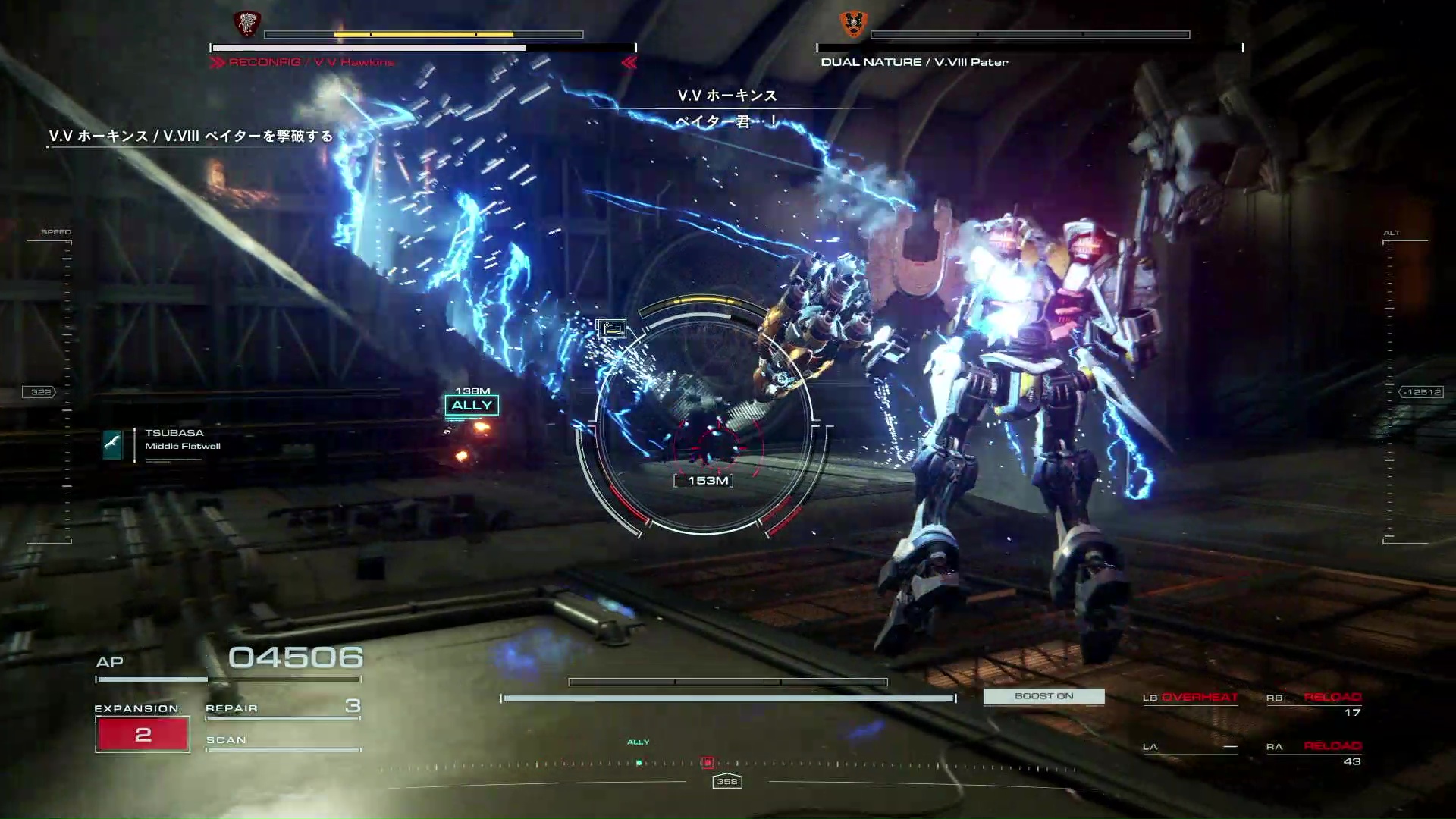
Task: Trigger the Scan gauge
Action: 282,742
